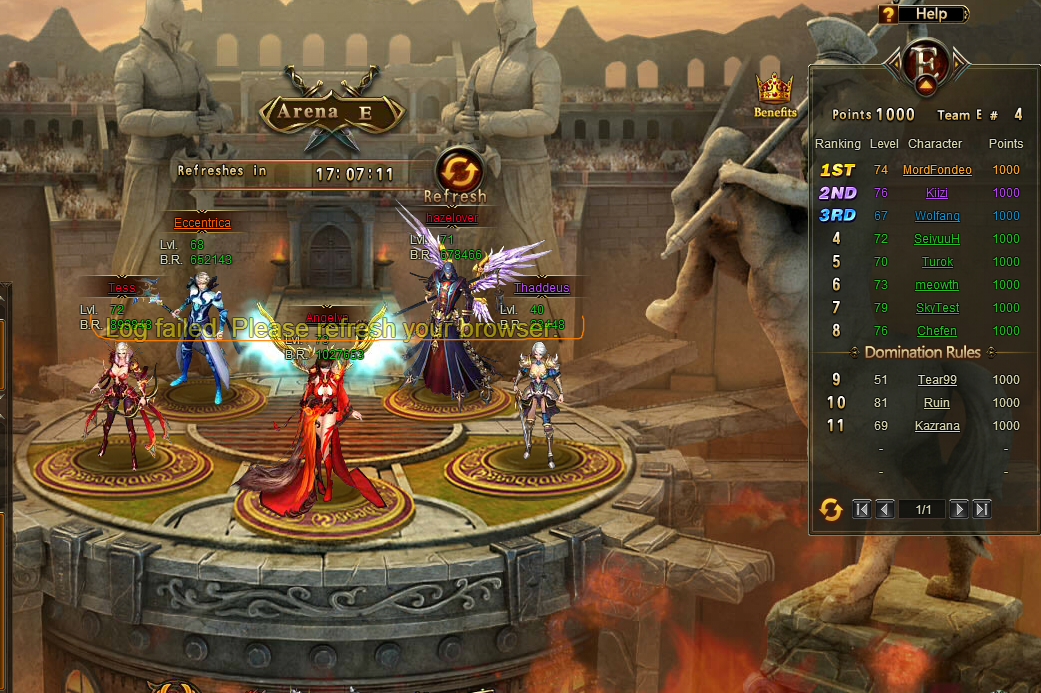View meowth's character profile link
The image size is (1041, 693).
coord(937,285)
